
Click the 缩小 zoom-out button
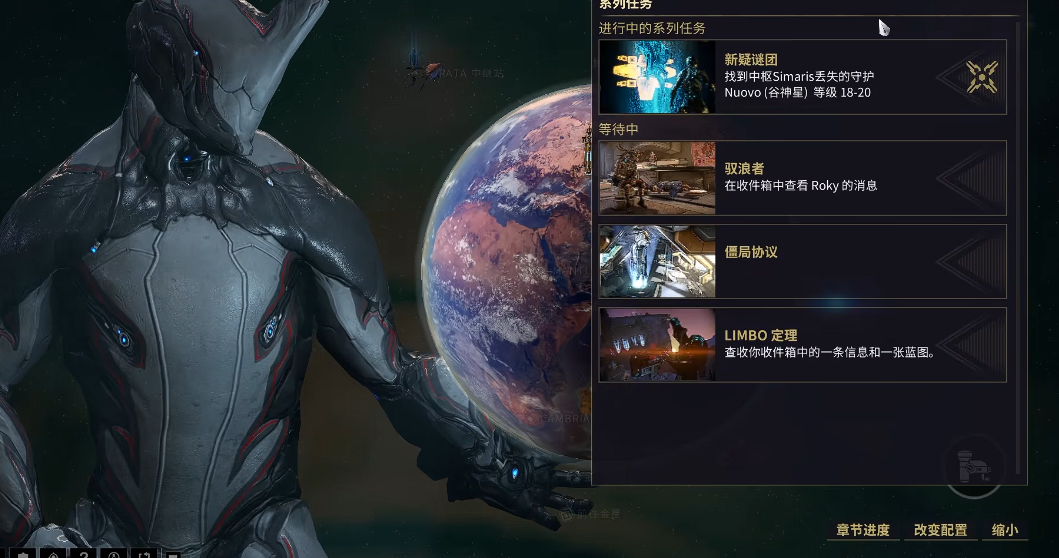1004,530
